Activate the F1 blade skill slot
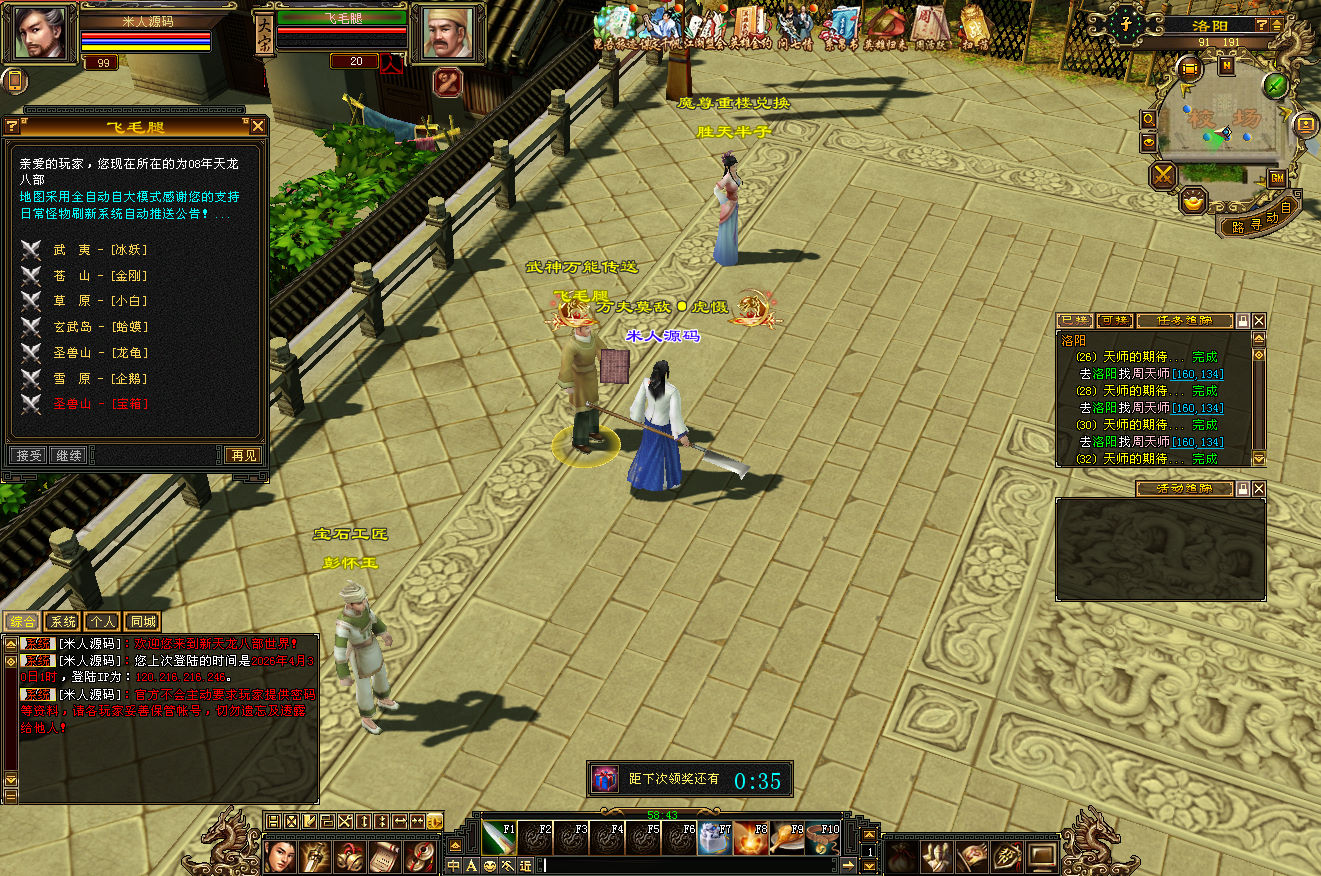The image size is (1321, 876). click(497, 838)
